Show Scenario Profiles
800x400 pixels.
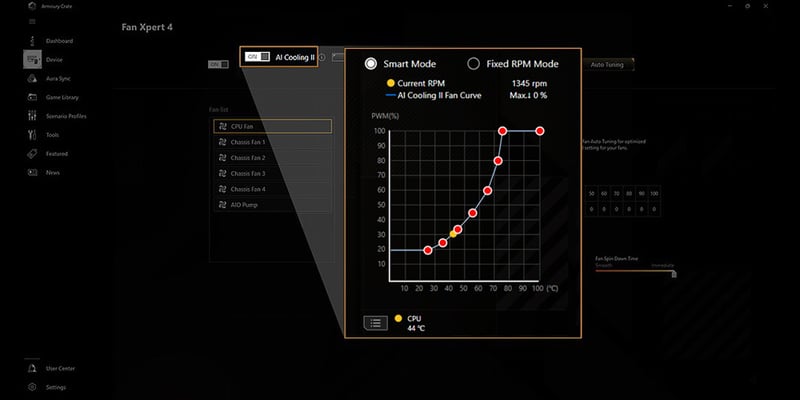pos(65,116)
